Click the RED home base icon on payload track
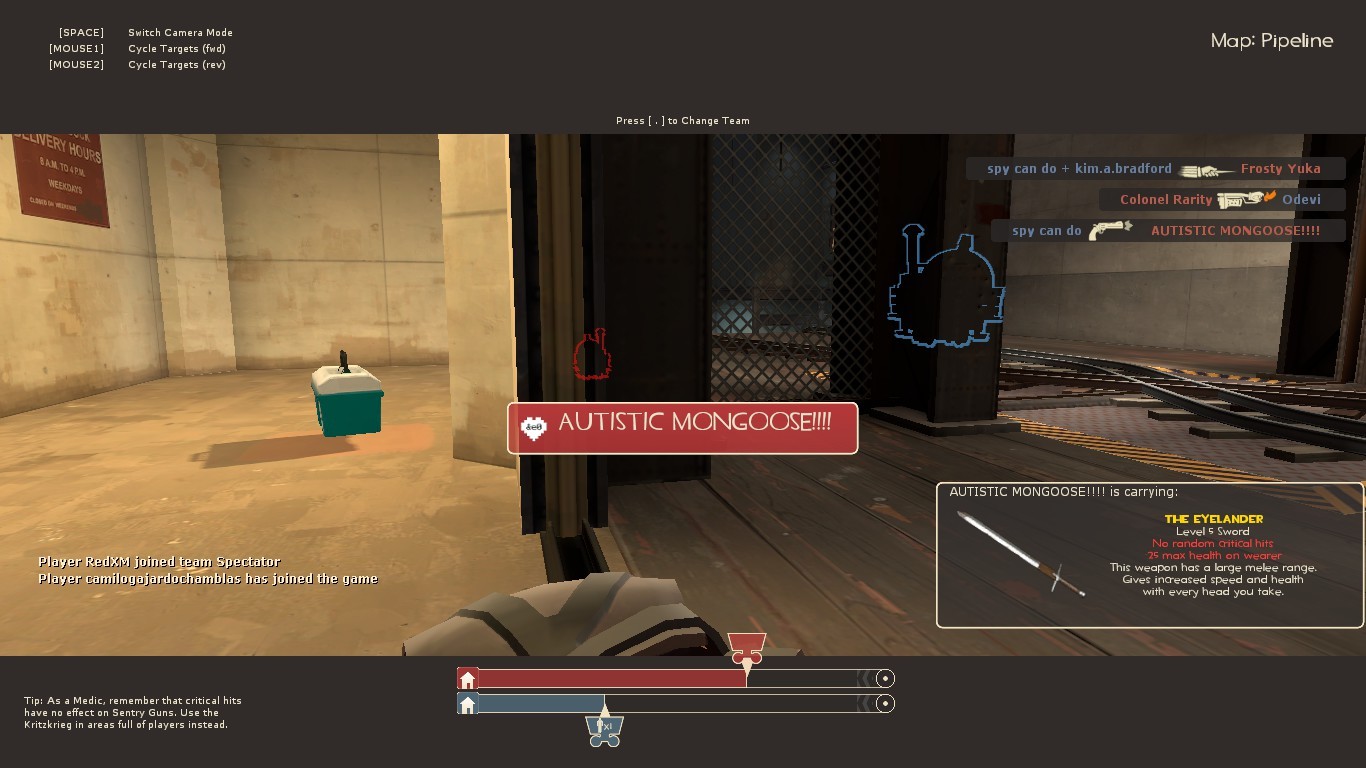Screen dimensions: 1366x768 467,678
